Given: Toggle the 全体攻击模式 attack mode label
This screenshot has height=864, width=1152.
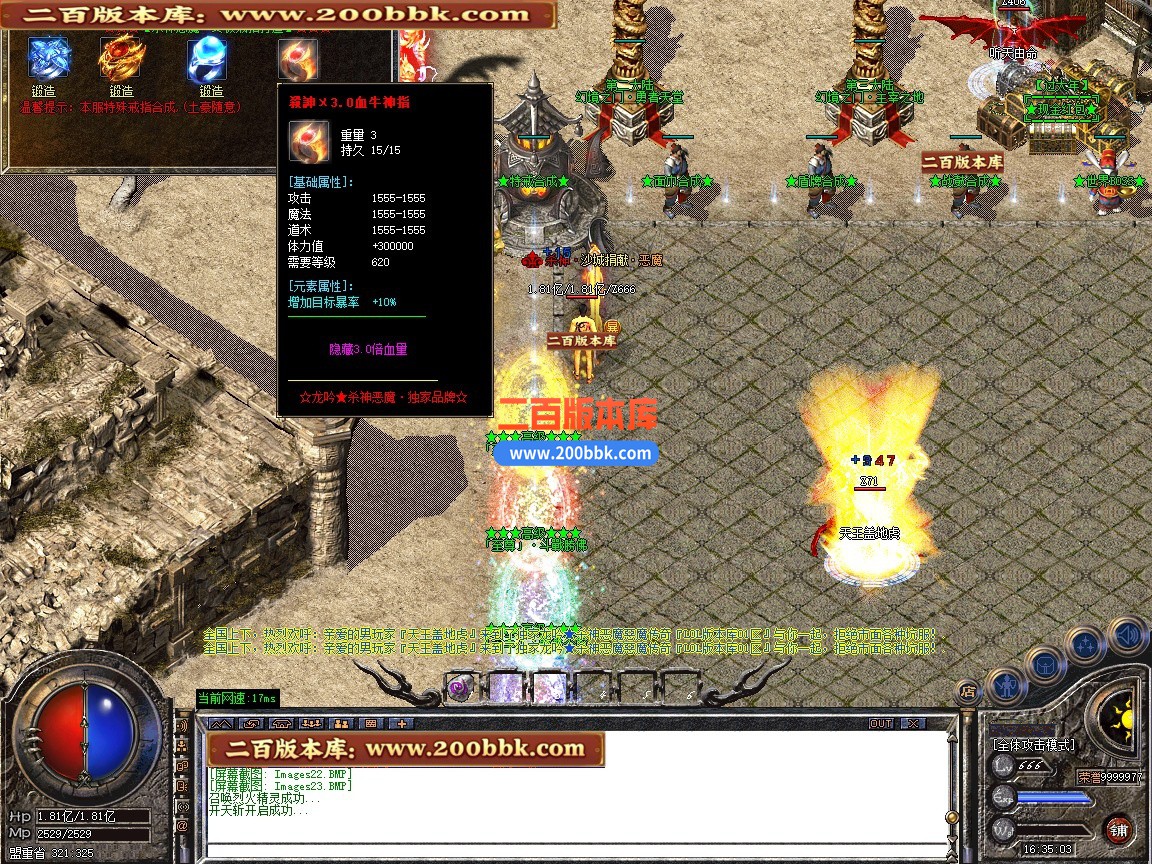Looking at the screenshot, I should [1033, 745].
